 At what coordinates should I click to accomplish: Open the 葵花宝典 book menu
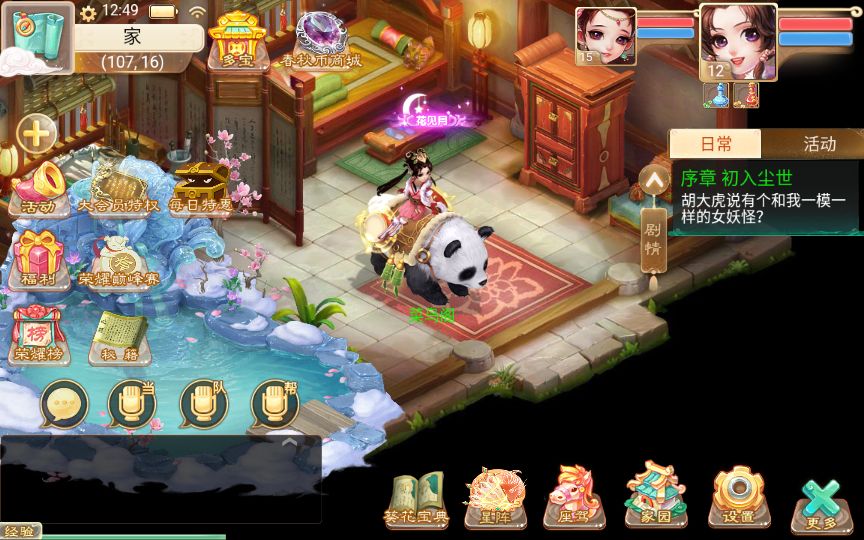[x=416, y=497]
